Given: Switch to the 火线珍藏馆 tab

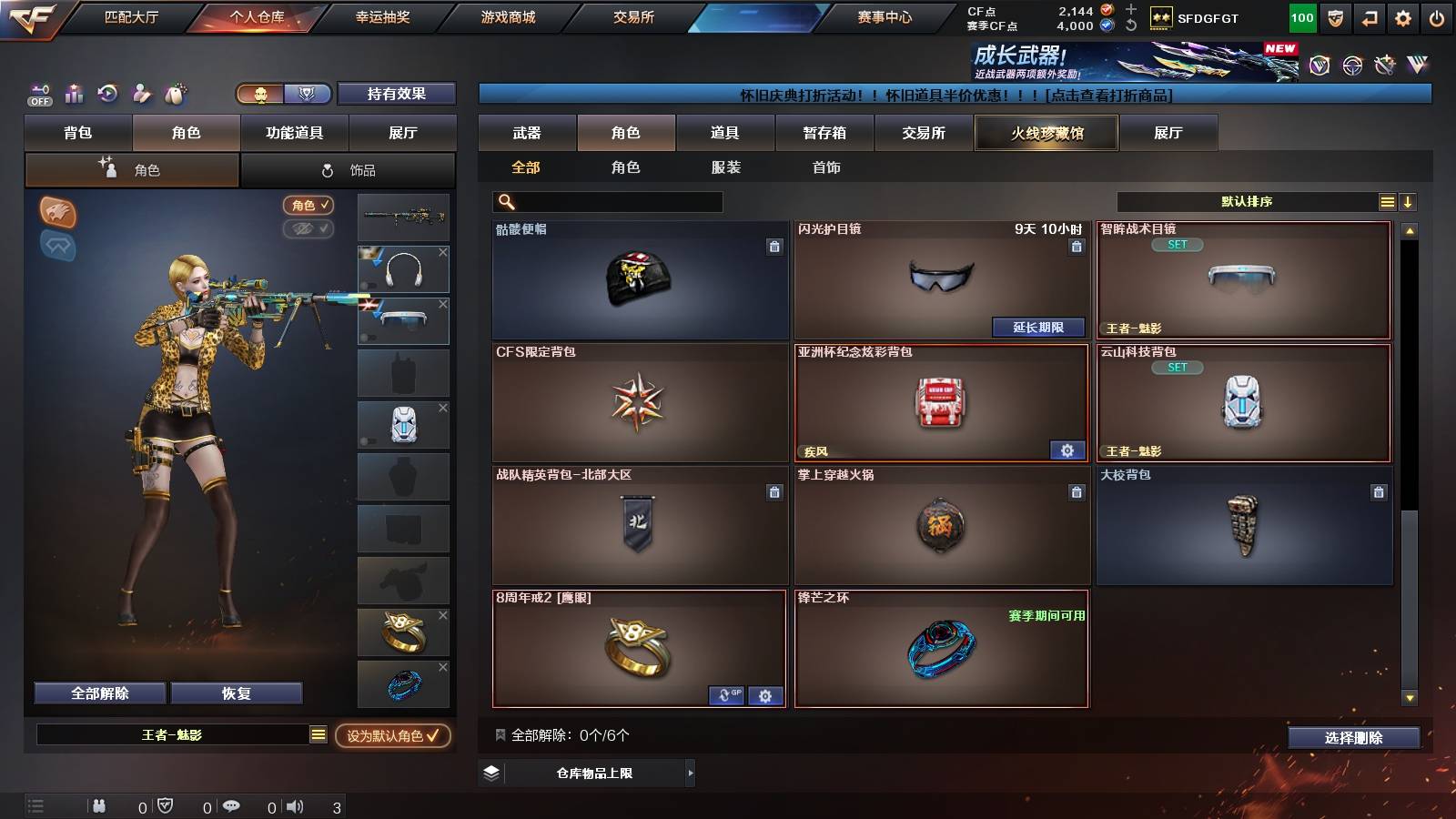Looking at the screenshot, I should coord(1046,133).
